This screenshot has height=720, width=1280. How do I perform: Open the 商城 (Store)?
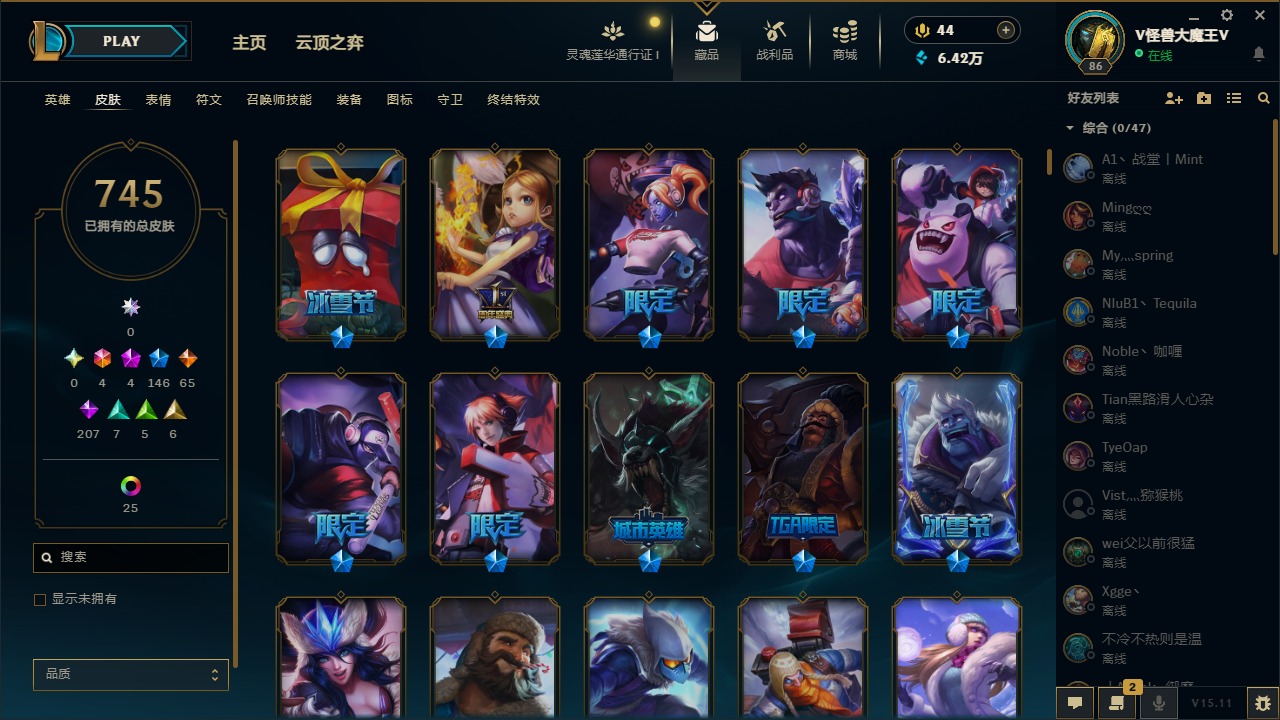pyautogui.click(x=843, y=40)
